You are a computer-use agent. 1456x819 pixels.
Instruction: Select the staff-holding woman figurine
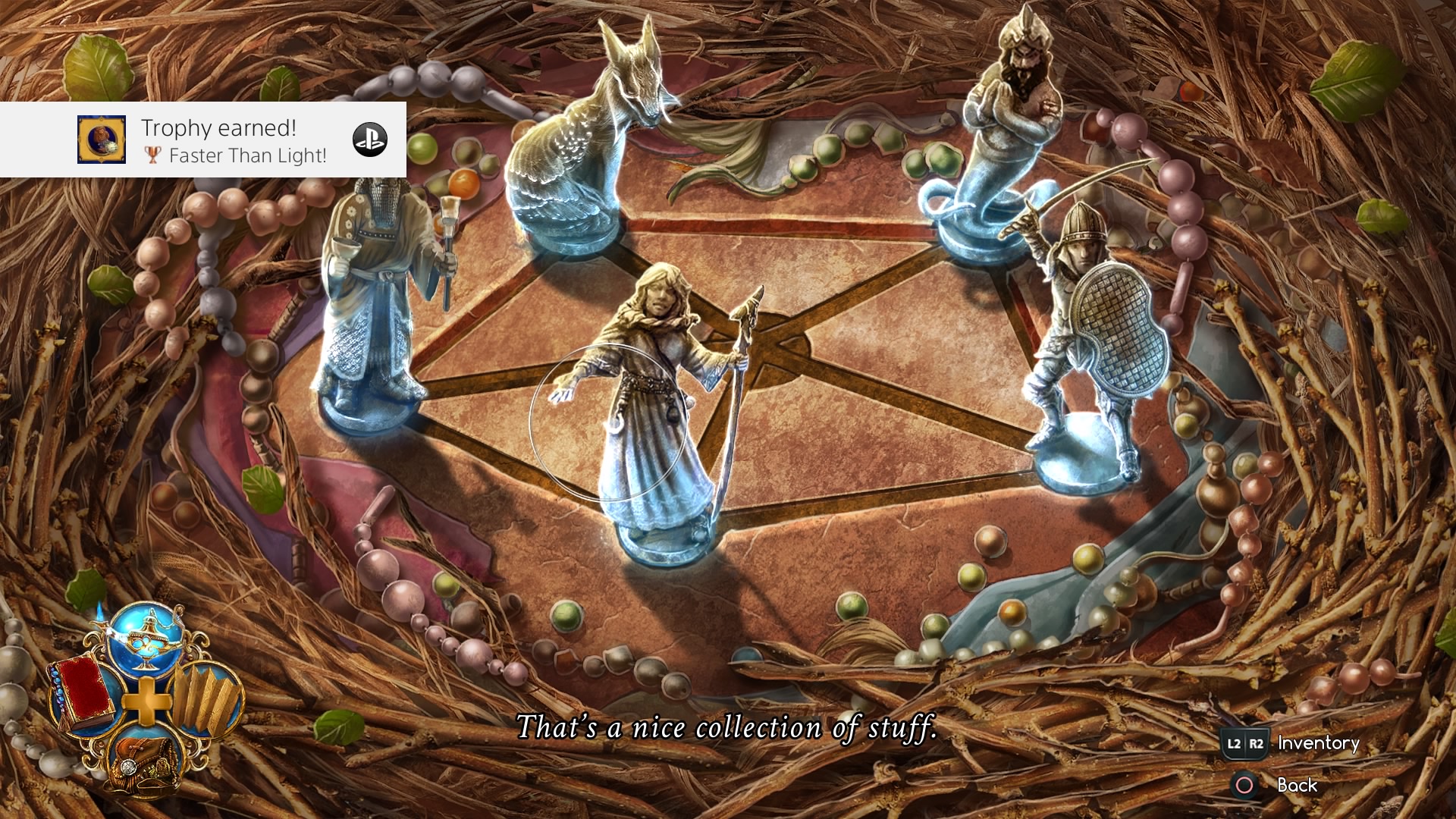[660, 409]
